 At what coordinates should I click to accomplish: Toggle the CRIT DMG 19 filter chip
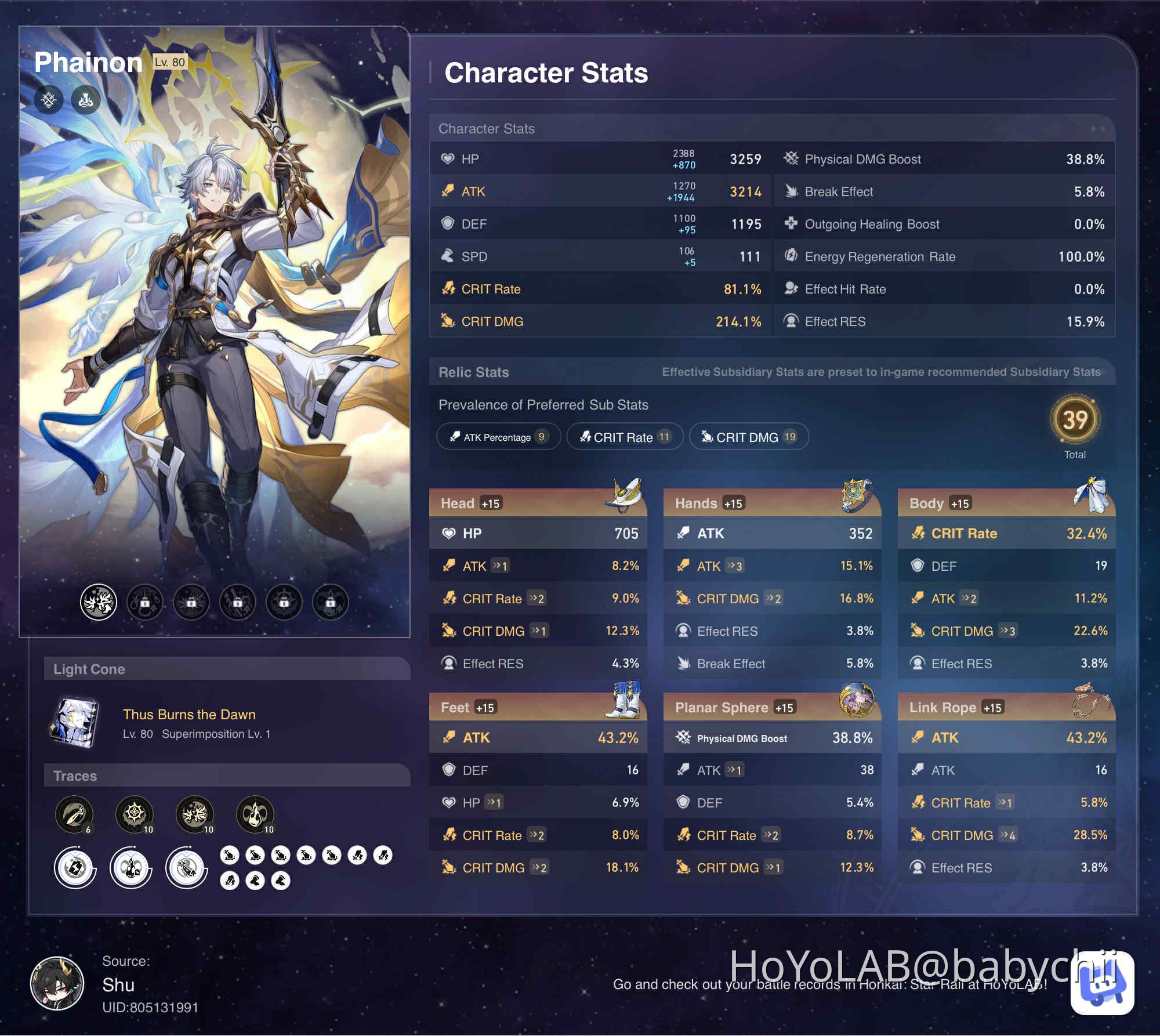coord(749,437)
